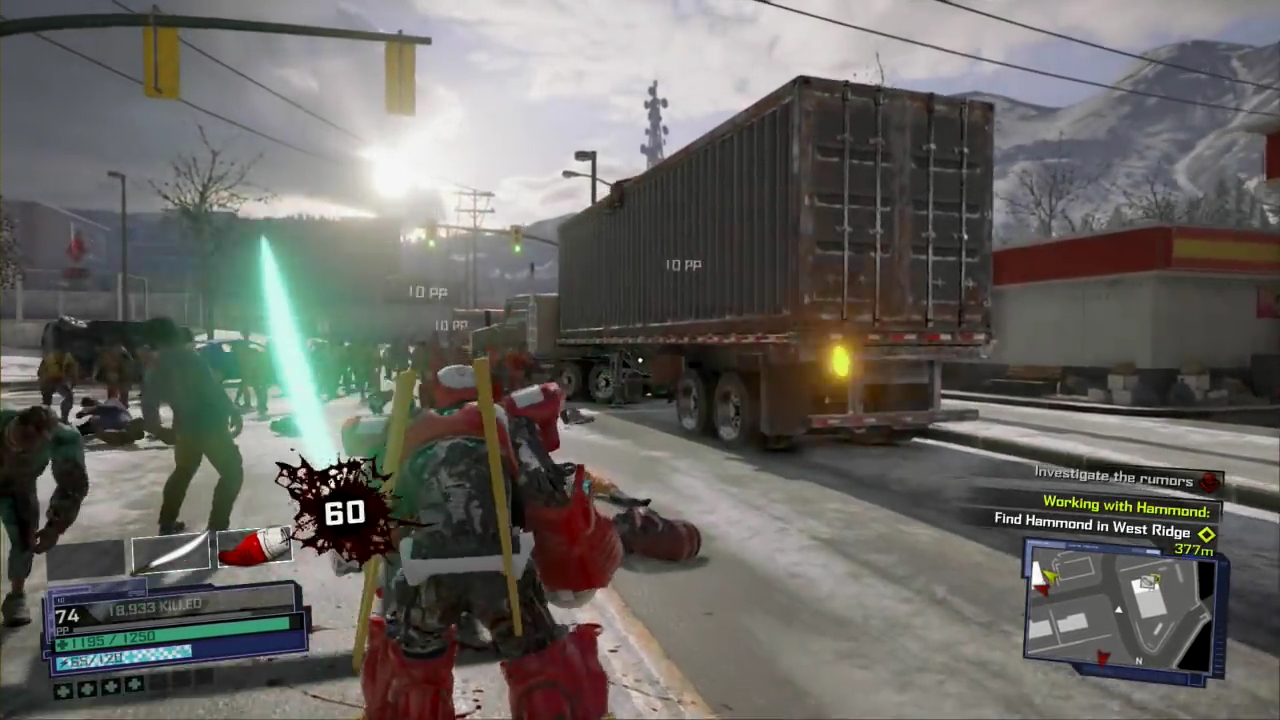
Task: Expand the player level 74 badge
Action: click(x=67, y=615)
